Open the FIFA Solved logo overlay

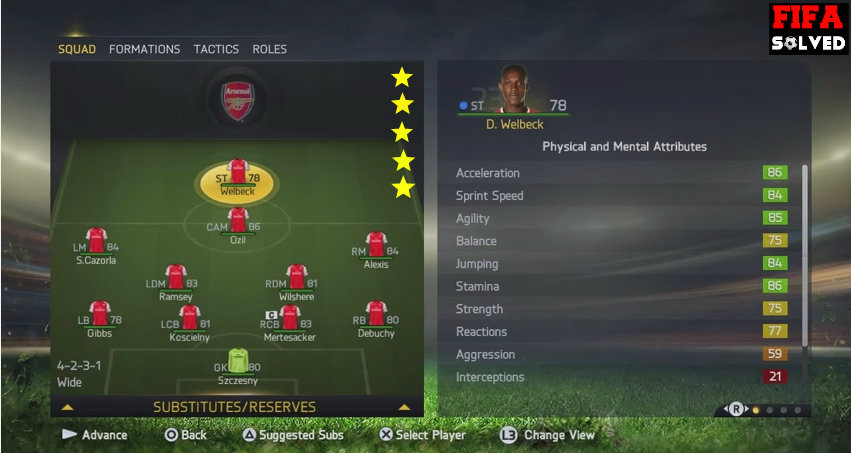[x=808, y=28]
